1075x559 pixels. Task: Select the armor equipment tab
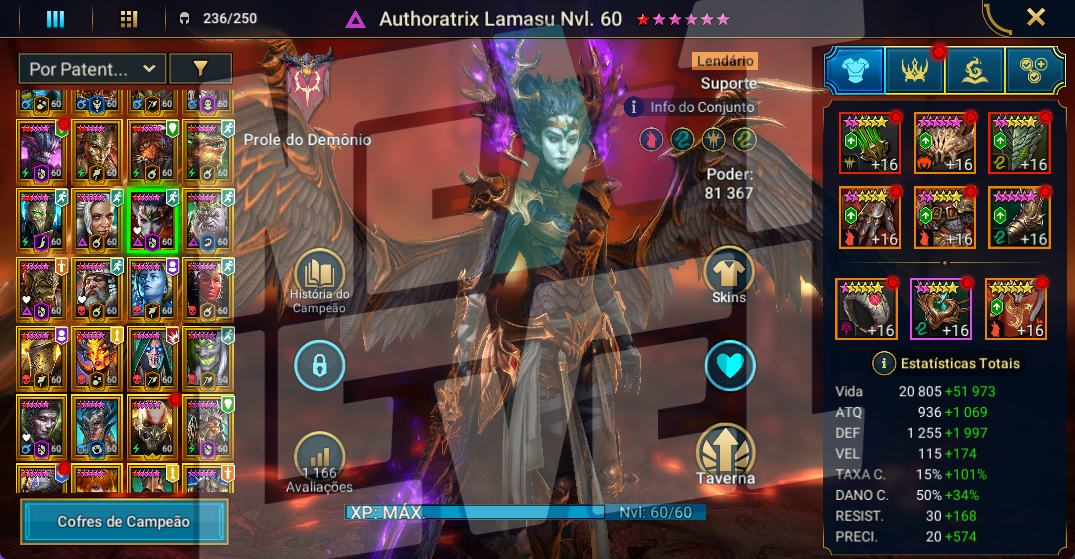pos(854,72)
